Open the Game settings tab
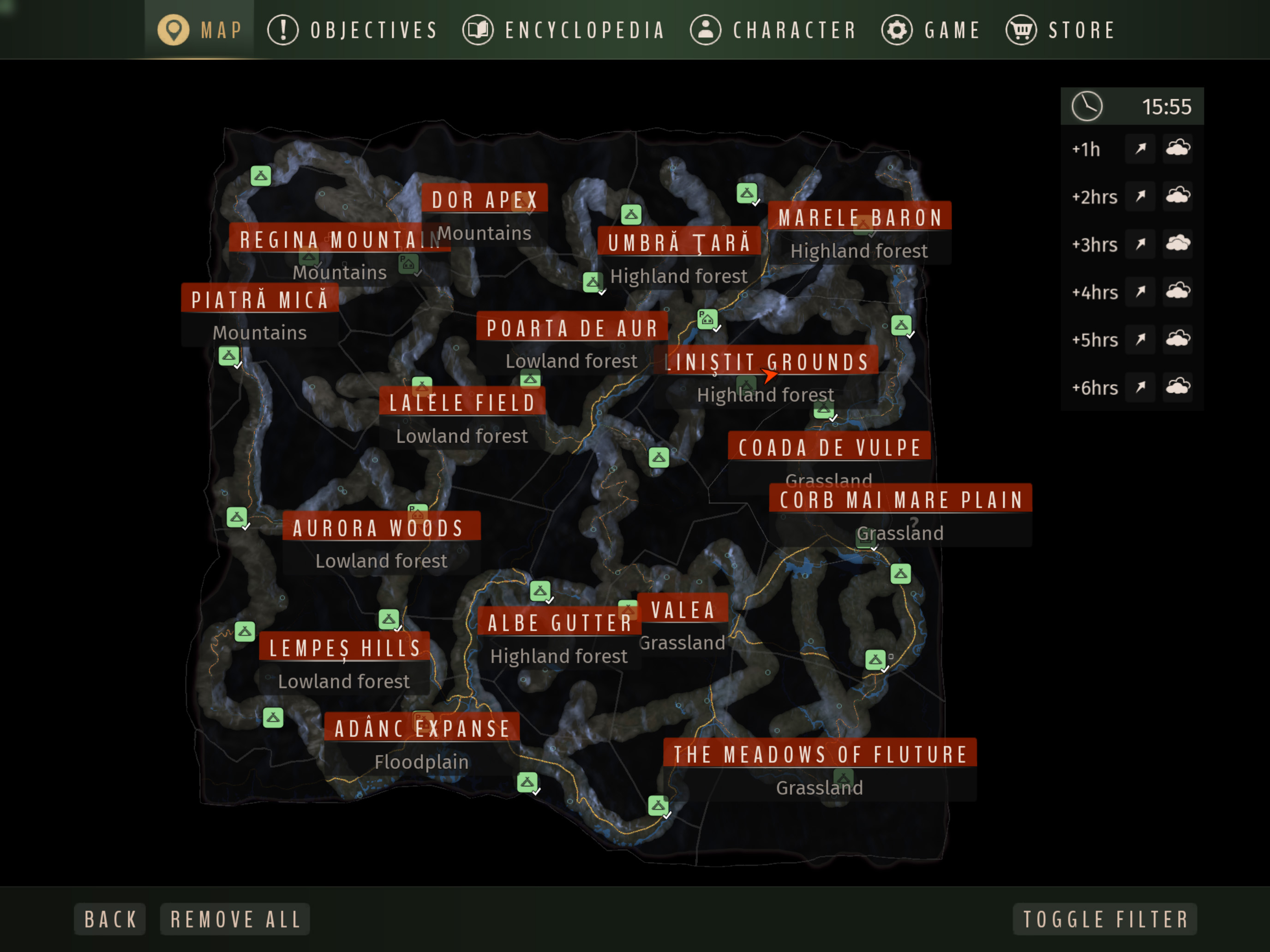This screenshot has width=1270, height=952. [x=931, y=30]
